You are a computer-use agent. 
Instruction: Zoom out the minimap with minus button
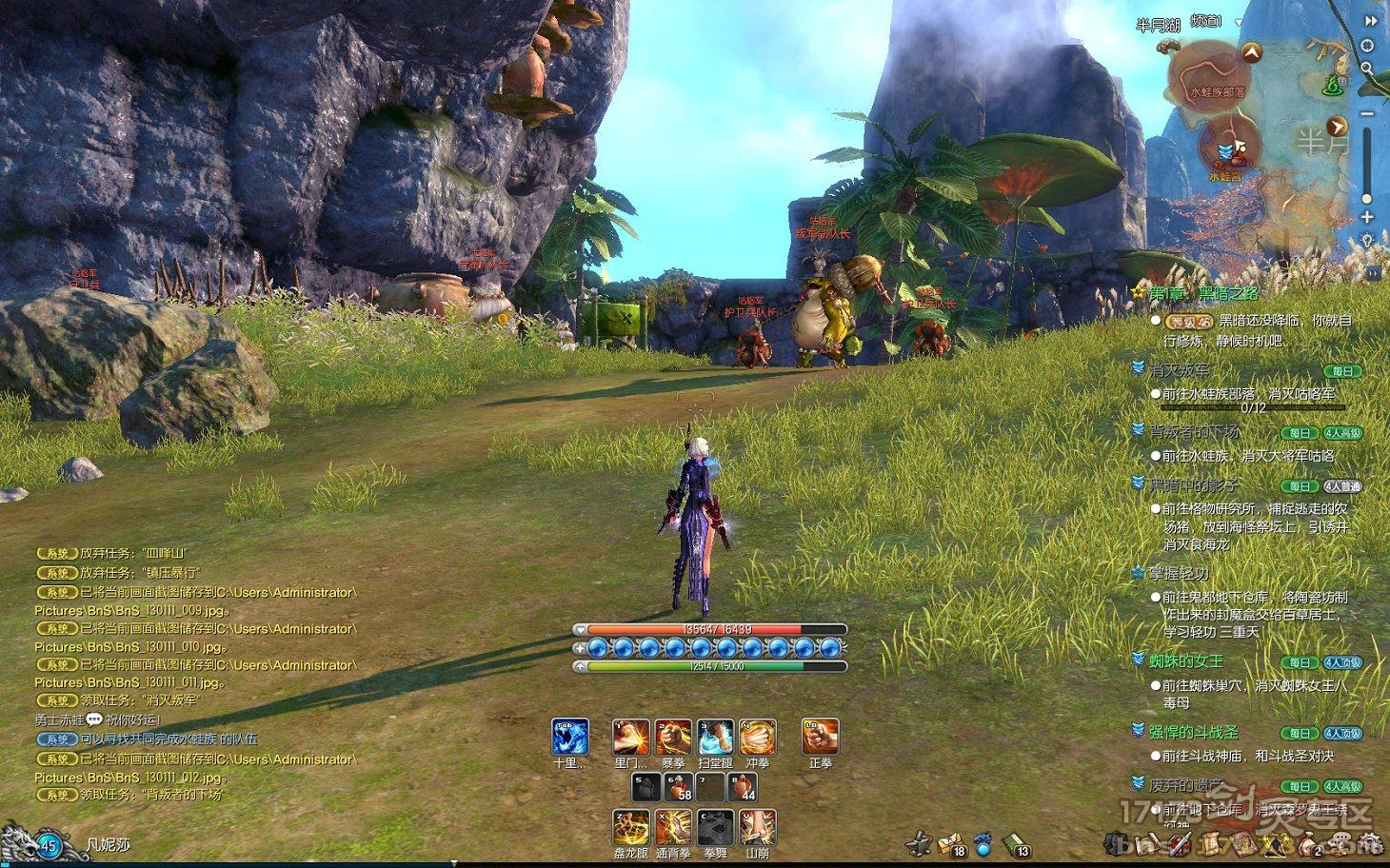click(x=1367, y=114)
